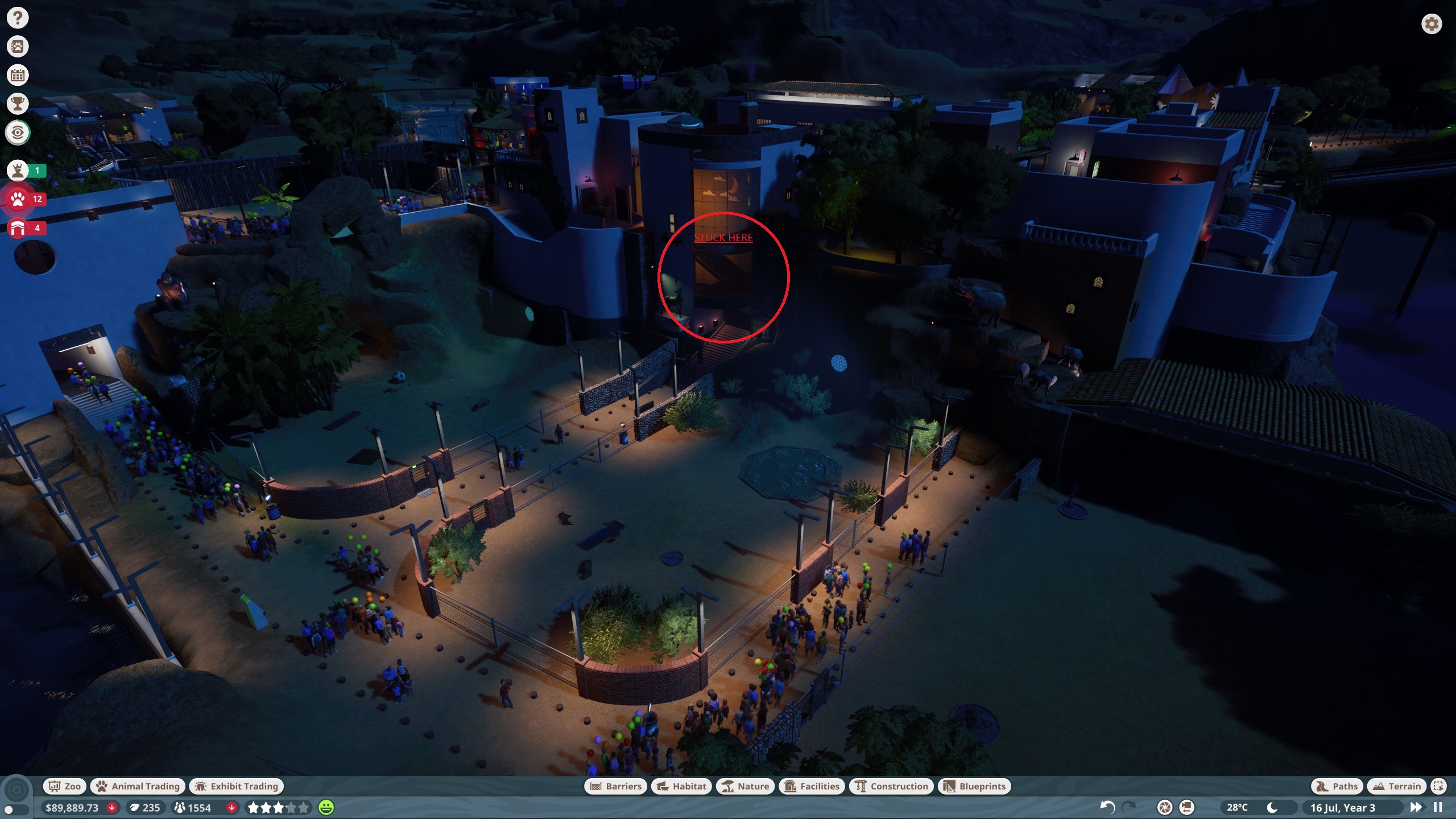Viewport: 1456px width, 819px height.
Task: Select the Habitat build tool
Action: (681, 786)
